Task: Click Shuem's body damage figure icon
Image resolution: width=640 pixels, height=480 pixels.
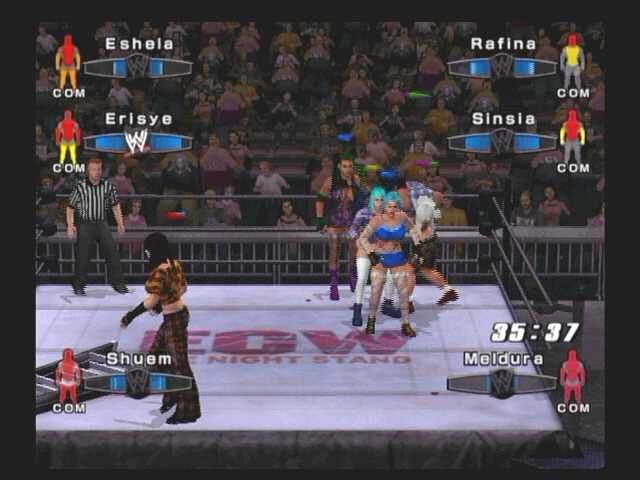Action: coord(68,376)
